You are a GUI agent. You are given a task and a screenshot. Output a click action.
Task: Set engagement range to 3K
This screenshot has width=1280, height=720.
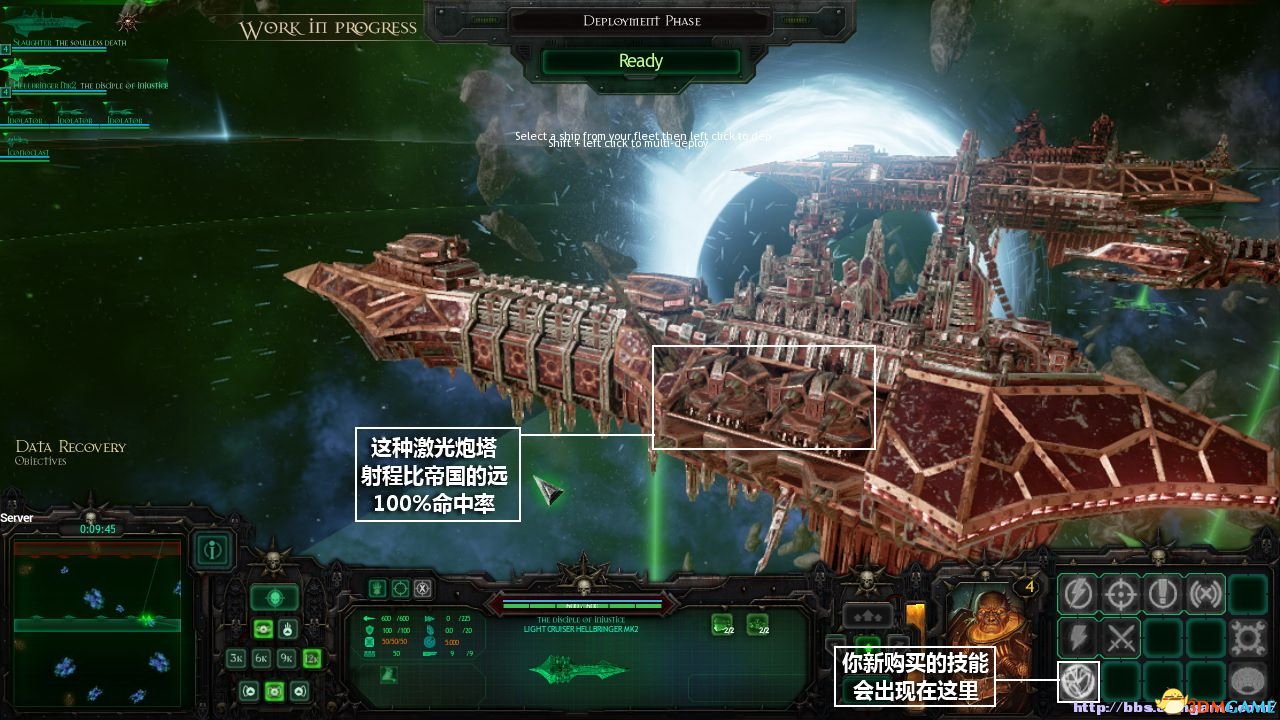point(236,658)
